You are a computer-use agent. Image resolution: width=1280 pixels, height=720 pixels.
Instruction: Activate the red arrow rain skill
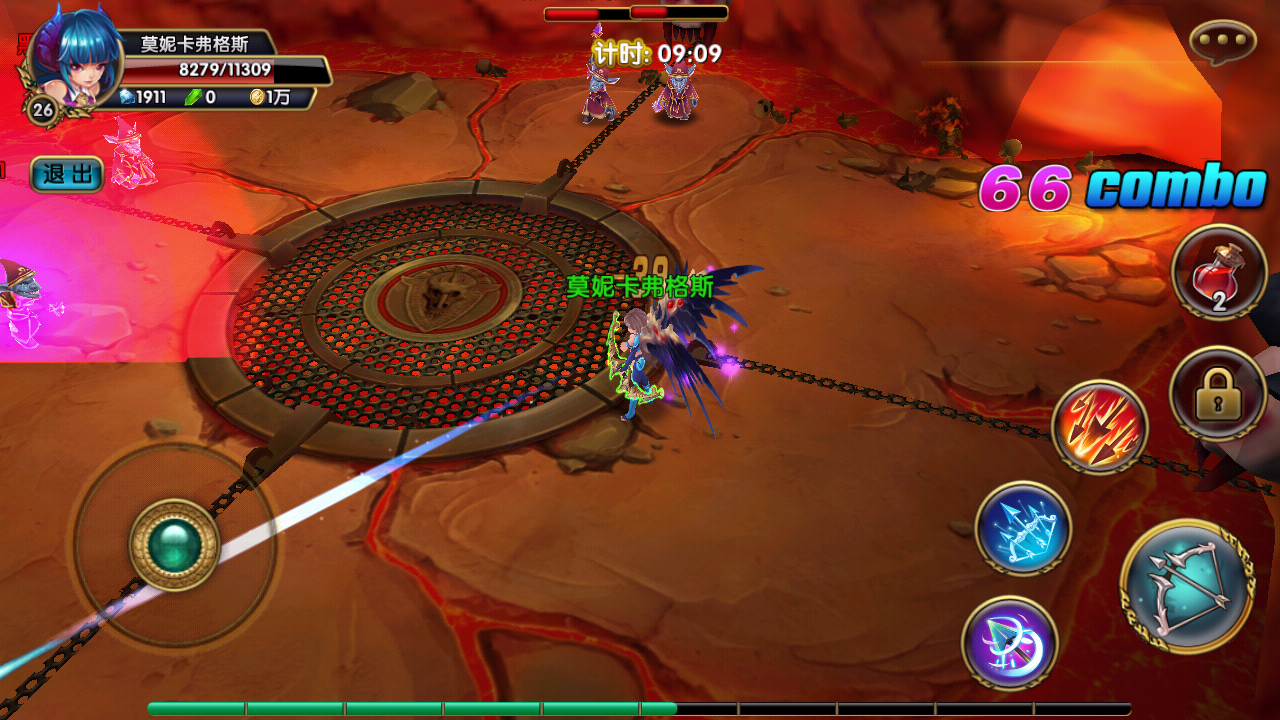1100,428
